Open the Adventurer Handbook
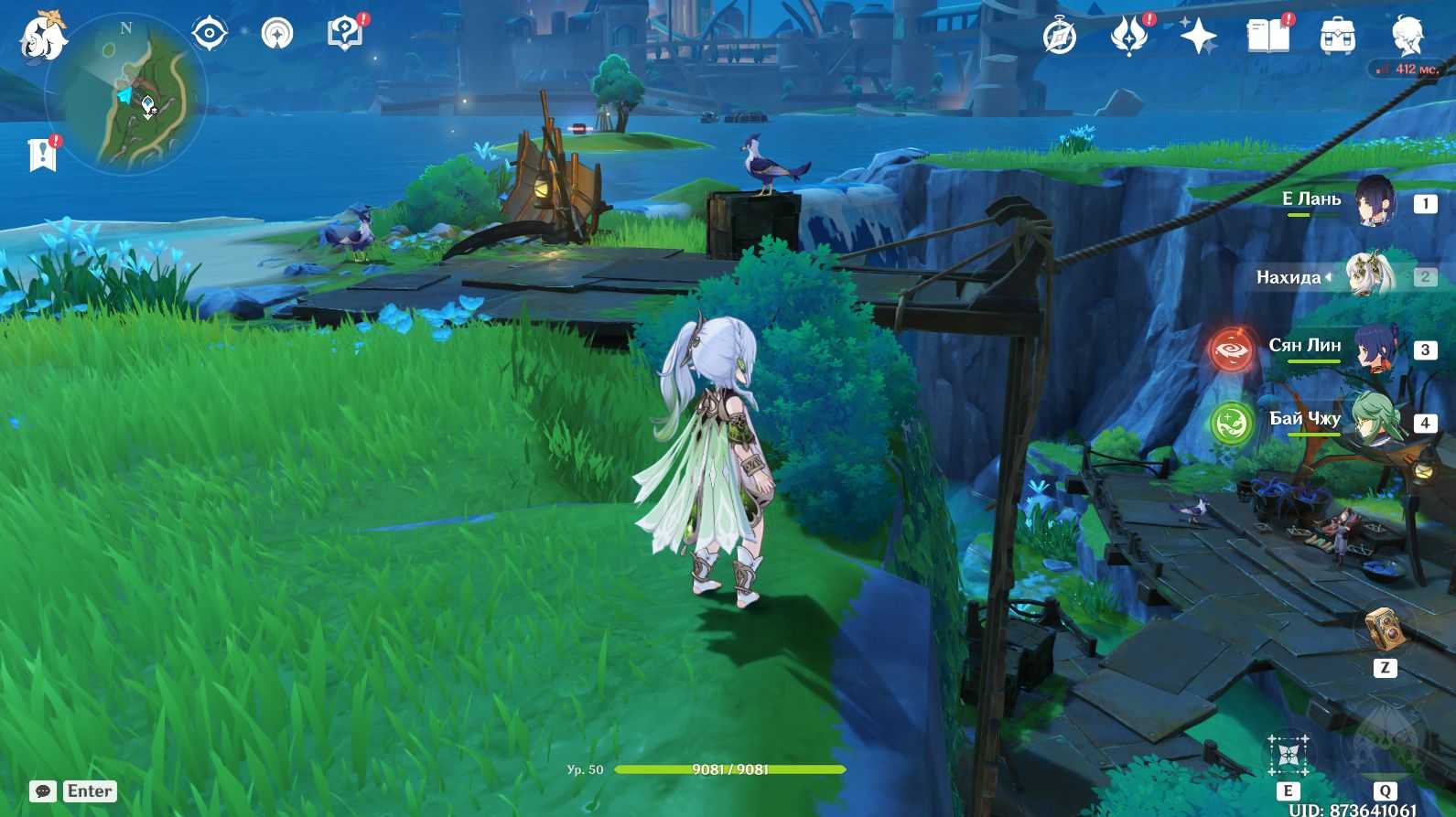Image resolution: width=1456 pixels, height=817 pixels. (1267, 37)
